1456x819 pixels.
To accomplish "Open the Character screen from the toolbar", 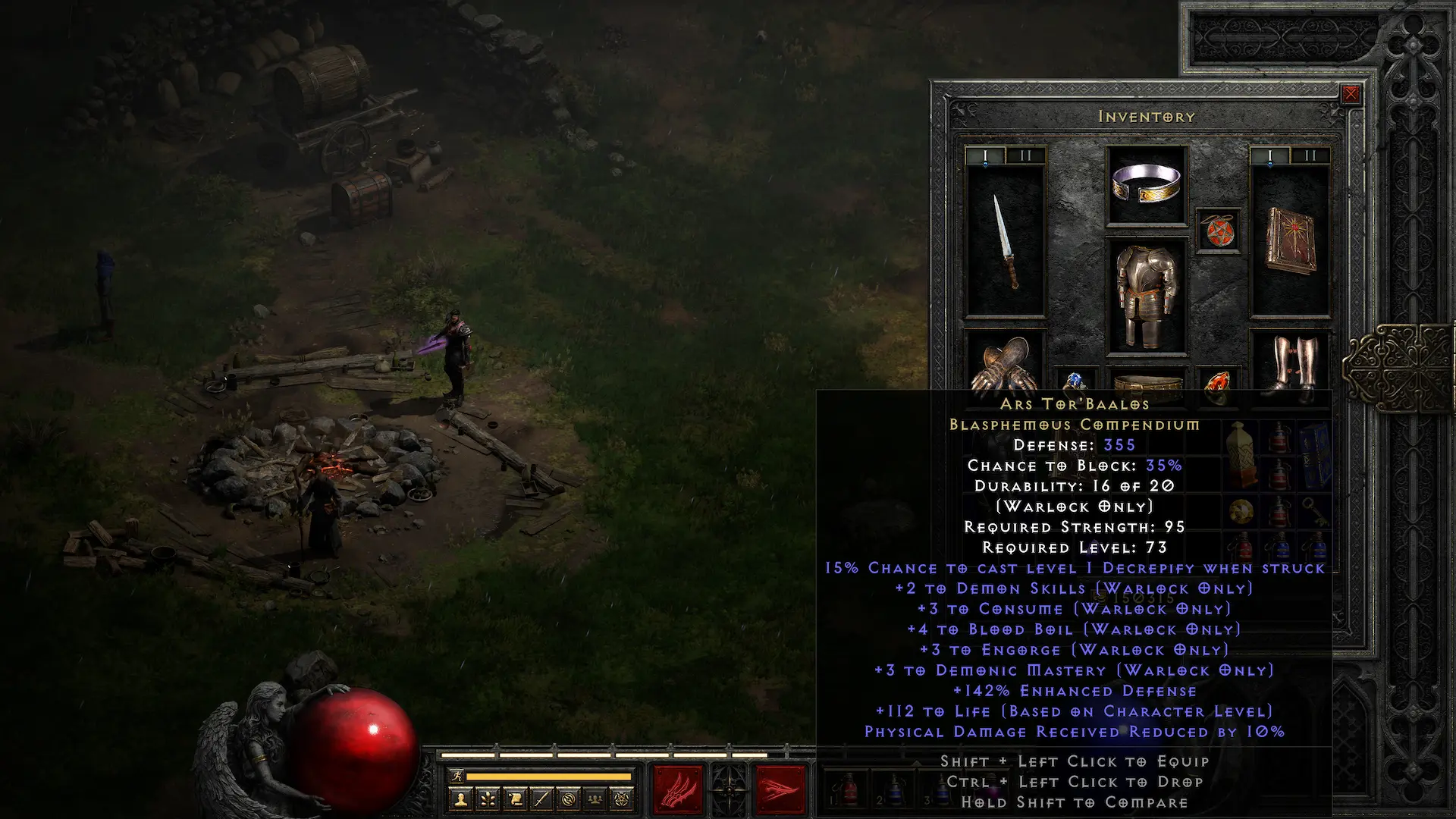I will tap(459, 799).
